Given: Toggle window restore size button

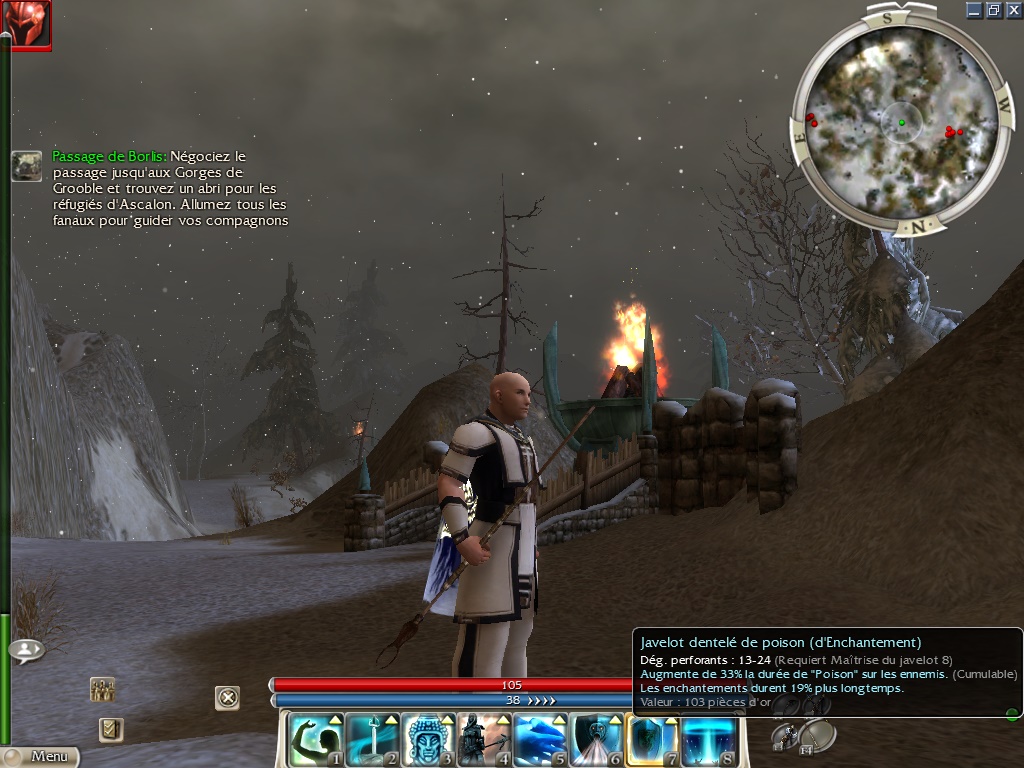Looking at the screenshot, I should point(994,10).
